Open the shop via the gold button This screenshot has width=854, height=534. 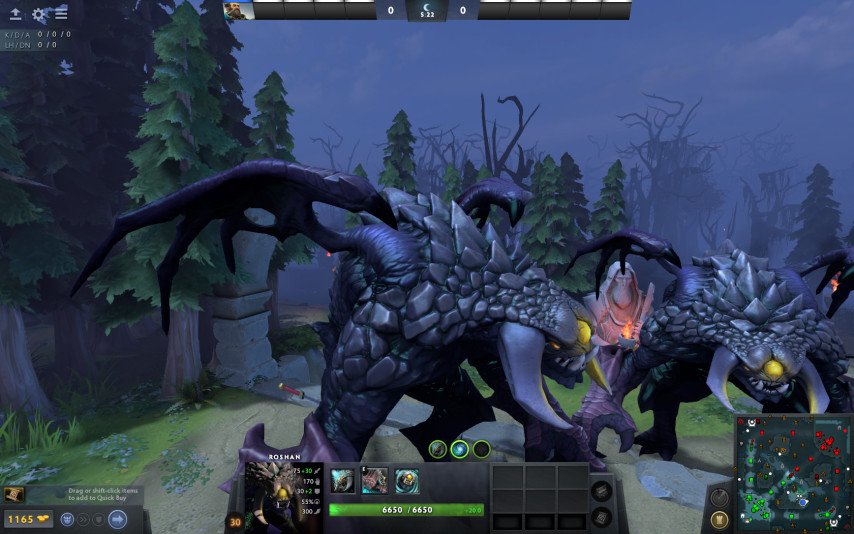click(27, 519)
